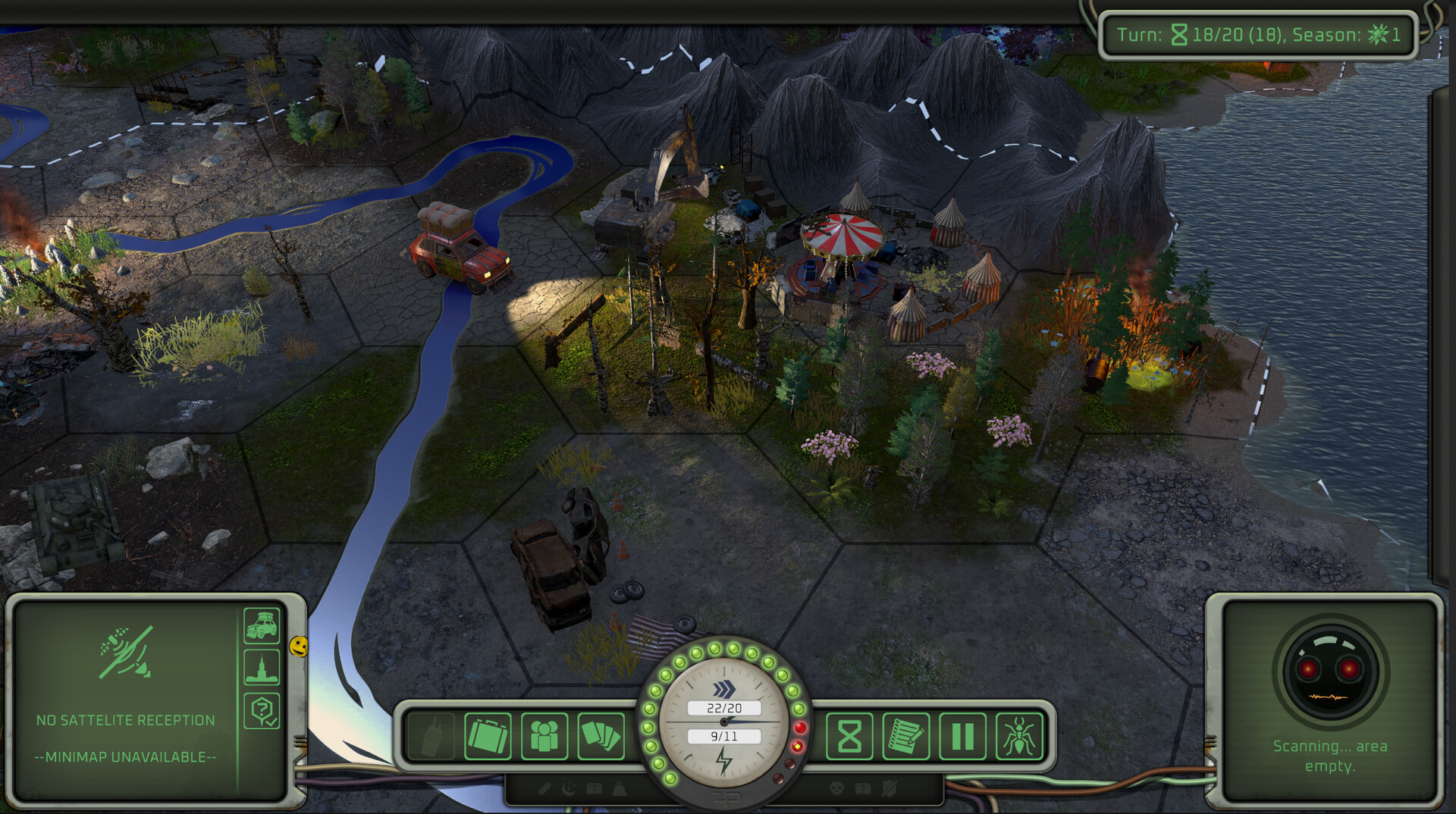Click the unavailable minimap screen
The image size is (1456, 814).
click(x=126, y=697)
